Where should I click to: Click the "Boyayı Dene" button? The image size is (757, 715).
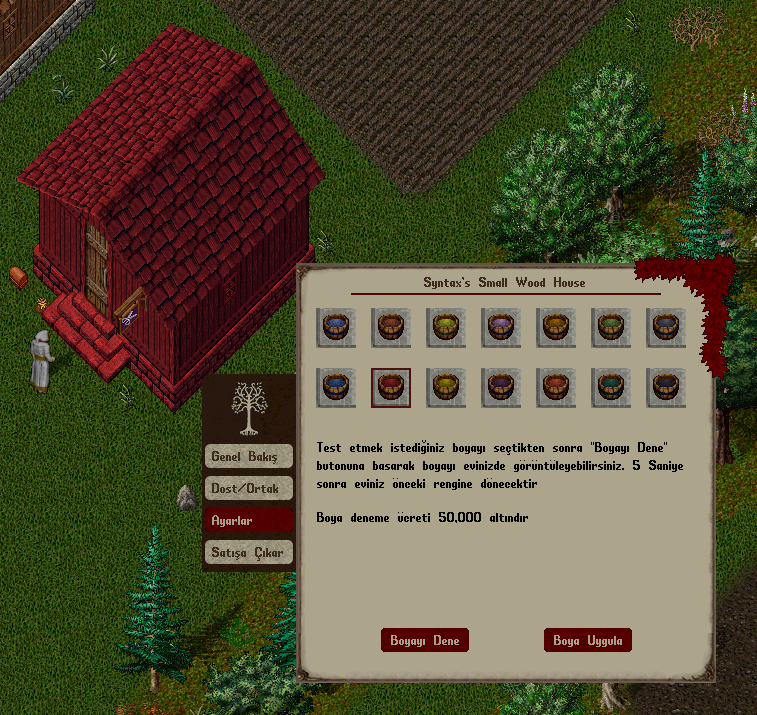(x=425, y=640)
